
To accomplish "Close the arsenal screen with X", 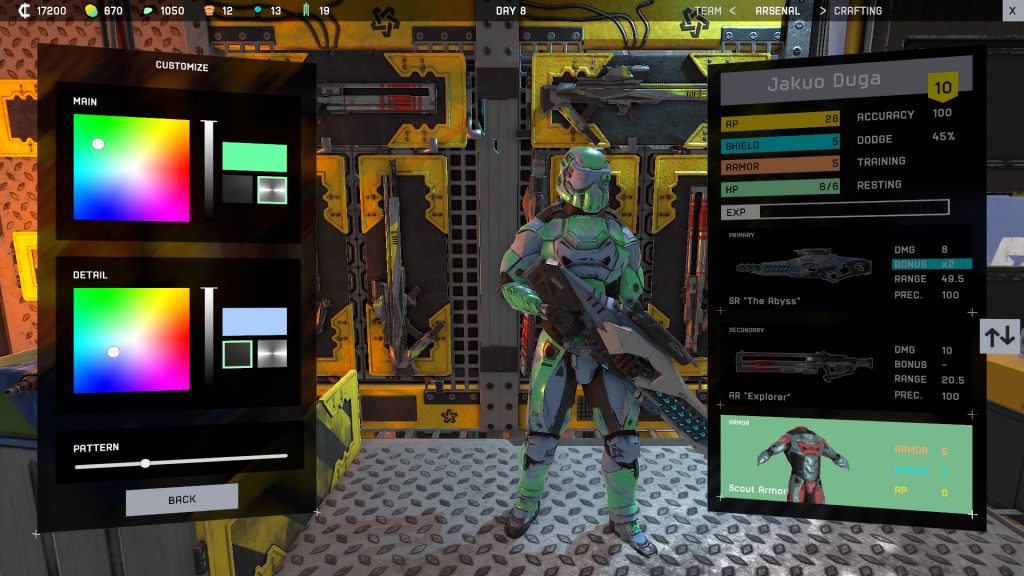I will tap(1011, 11).
